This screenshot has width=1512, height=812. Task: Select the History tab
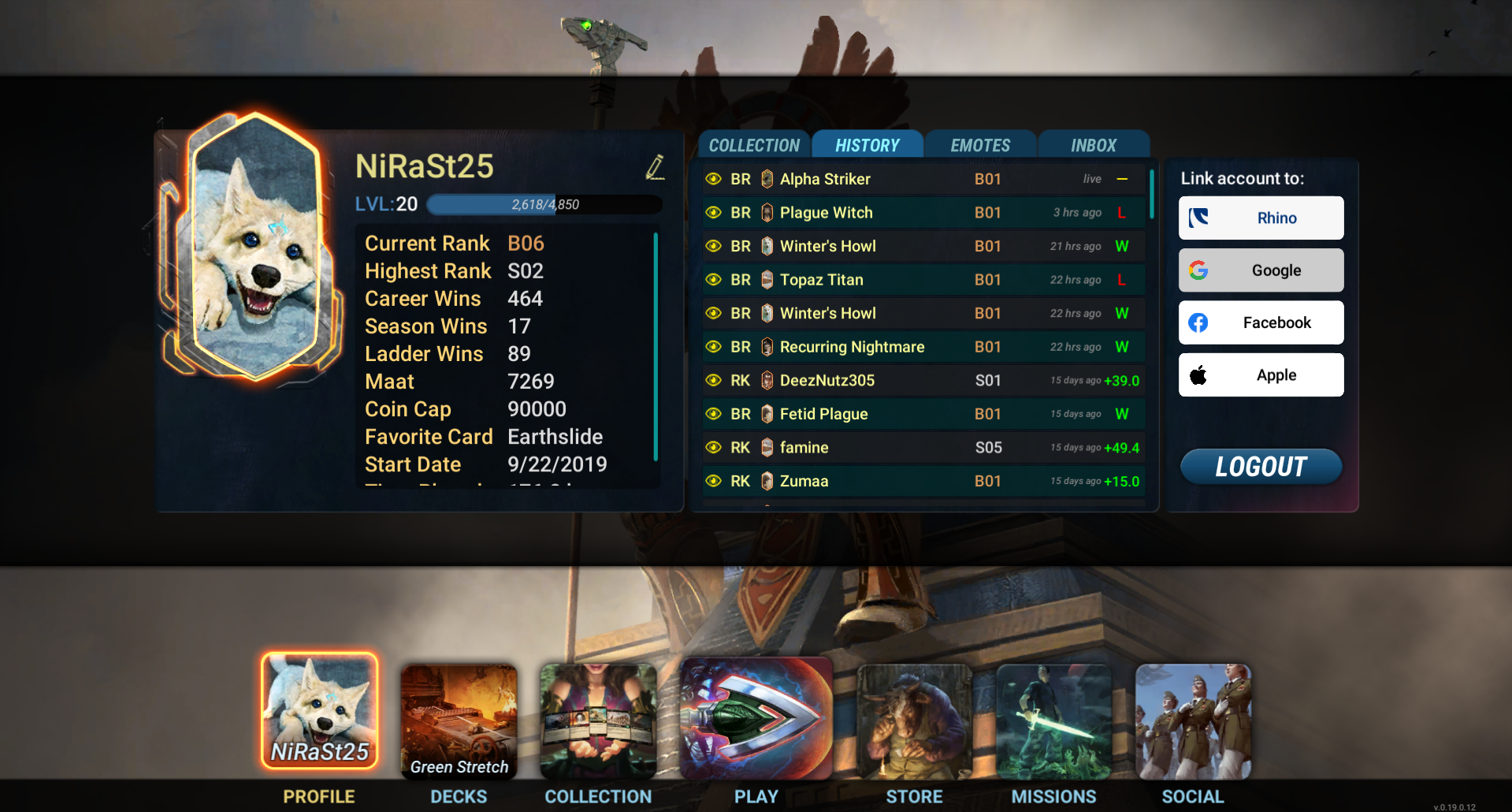point(867,145)
